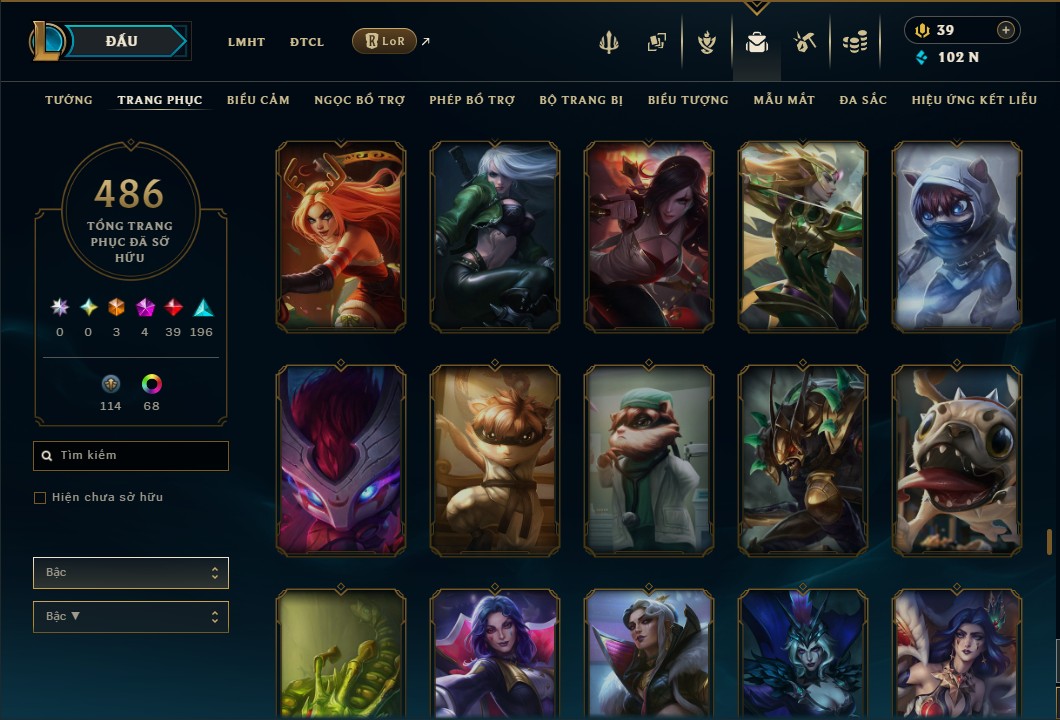Select the reindeer-antler redhead skin card
This screenshot has height=720, width=1060.
point(341,236)
